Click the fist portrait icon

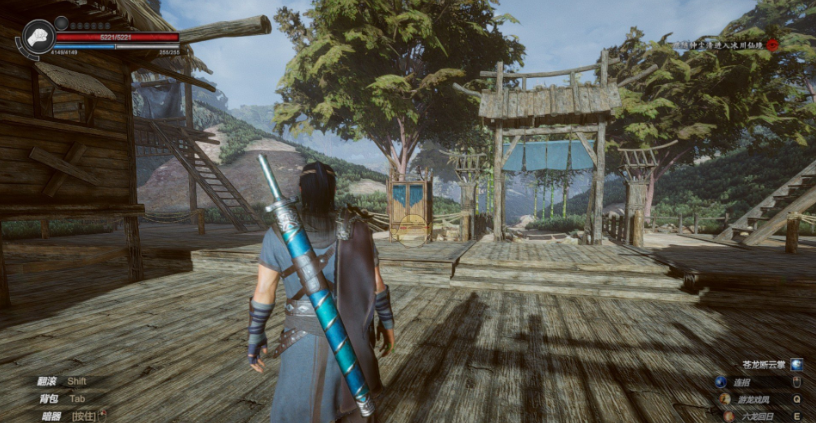[38, 37]
